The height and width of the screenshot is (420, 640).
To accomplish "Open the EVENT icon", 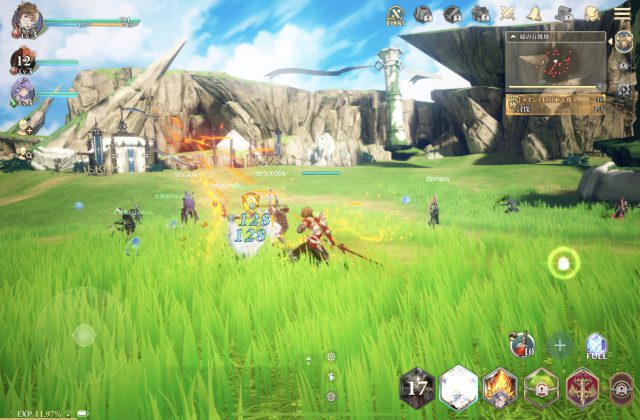I will (x=395, y=15).
